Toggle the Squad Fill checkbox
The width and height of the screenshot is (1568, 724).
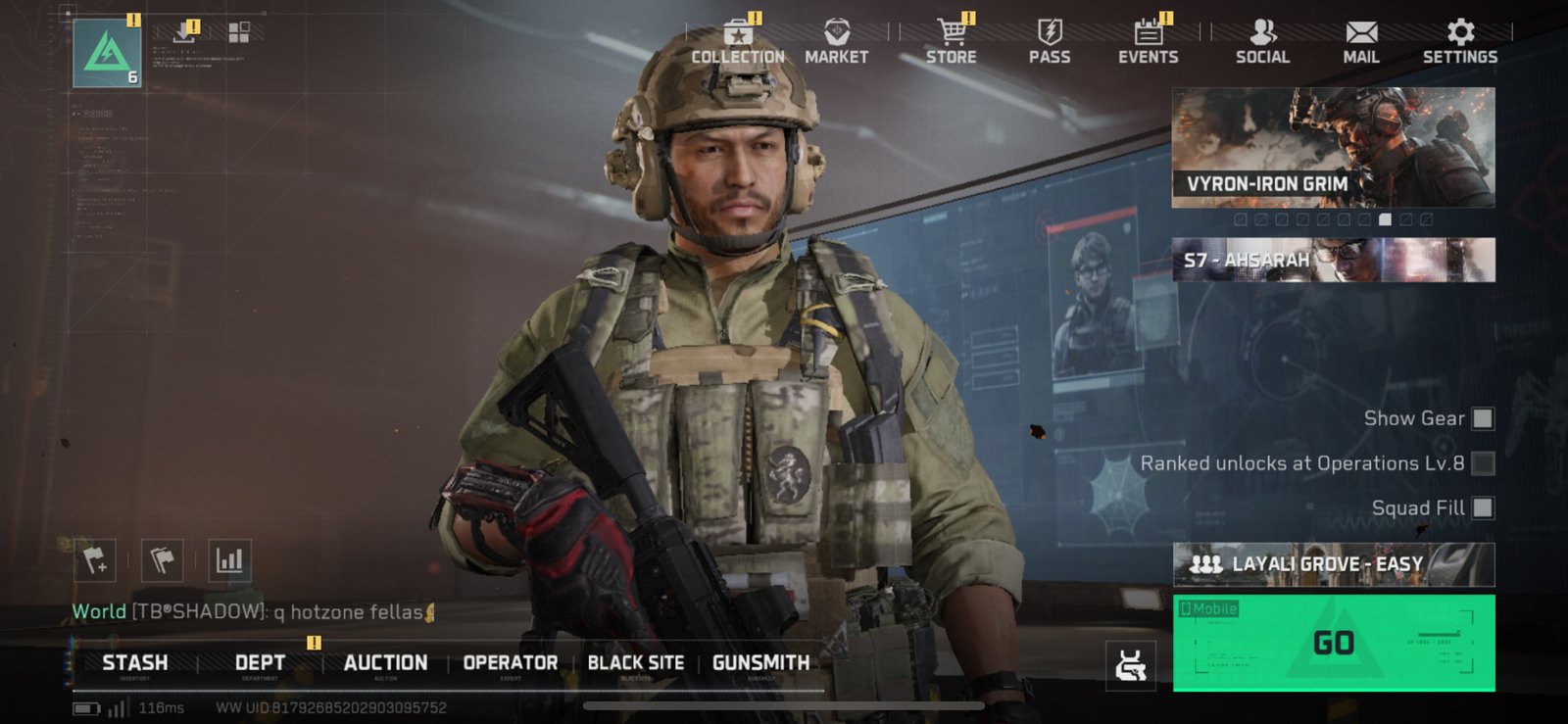[x=1483, y=507]
